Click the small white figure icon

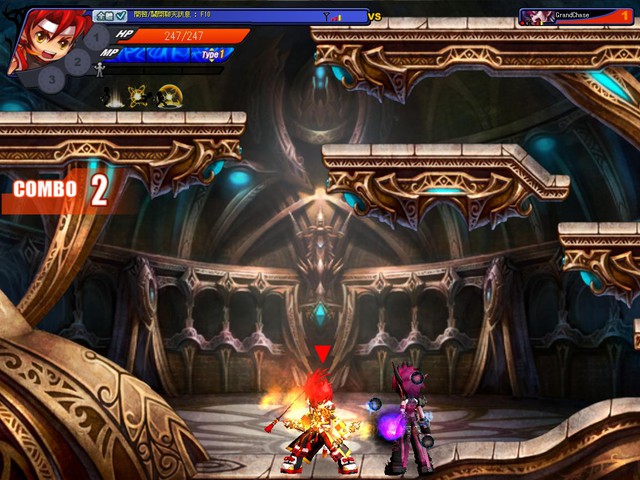click(98, 69)
